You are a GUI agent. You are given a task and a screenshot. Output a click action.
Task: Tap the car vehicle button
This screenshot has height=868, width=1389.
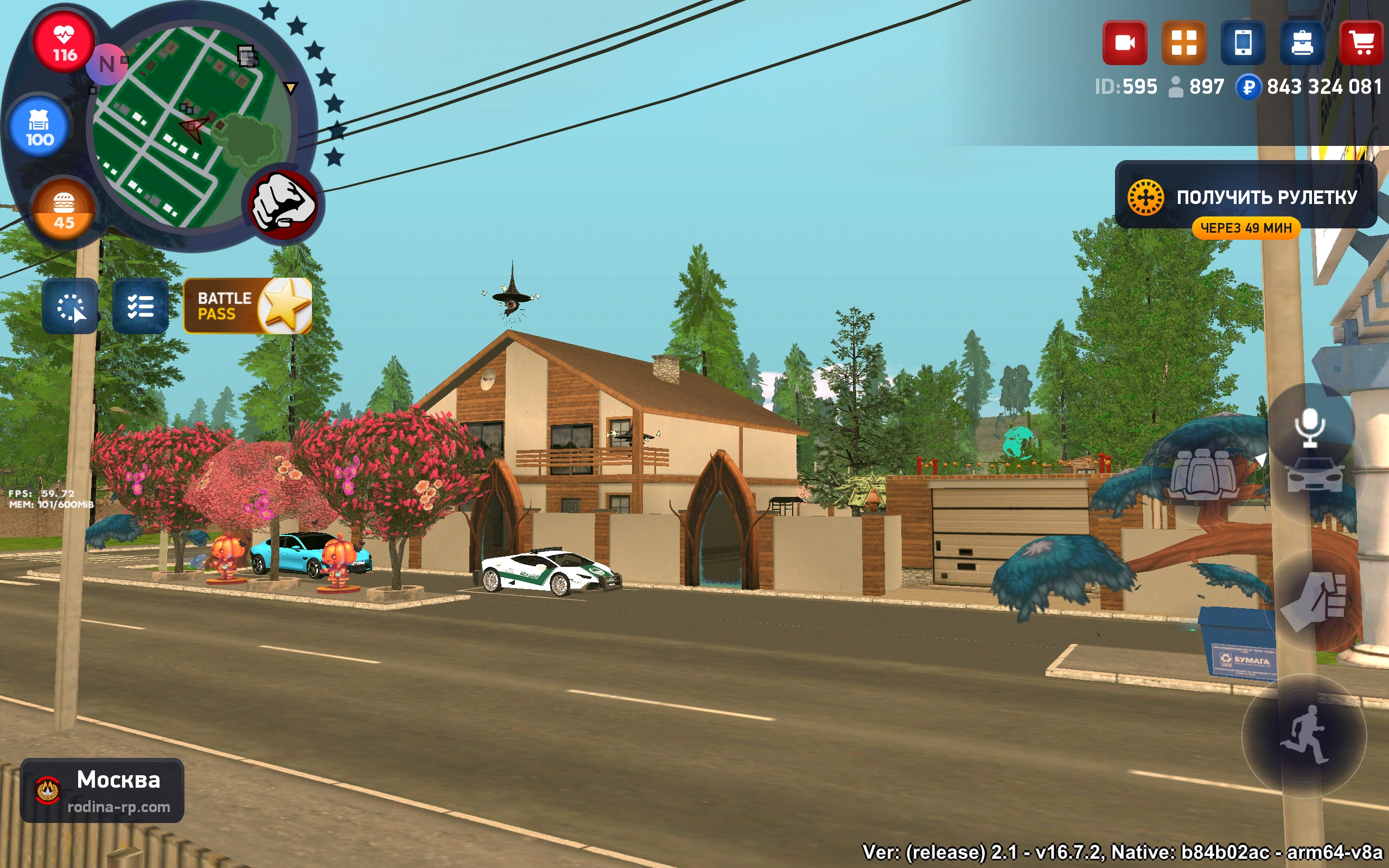pos(1315,475)
